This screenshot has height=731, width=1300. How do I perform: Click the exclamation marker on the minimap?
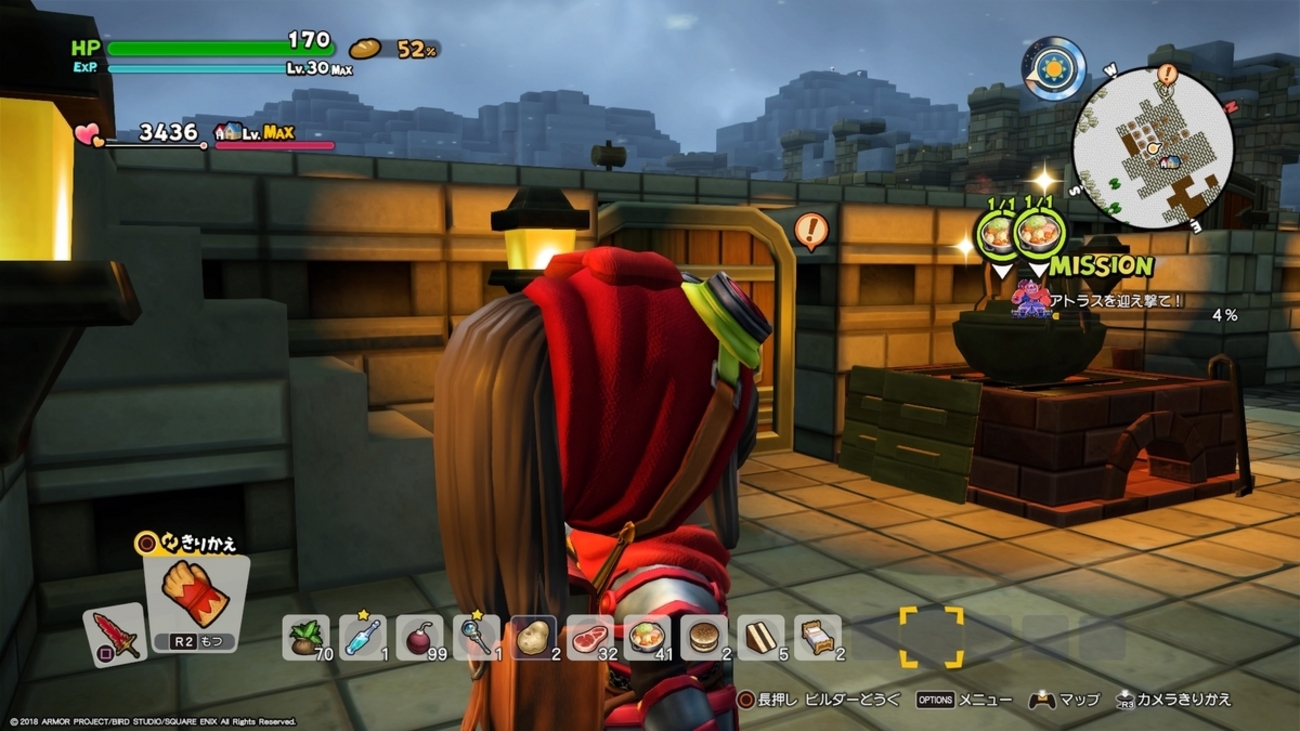(x=1167, y=74)
